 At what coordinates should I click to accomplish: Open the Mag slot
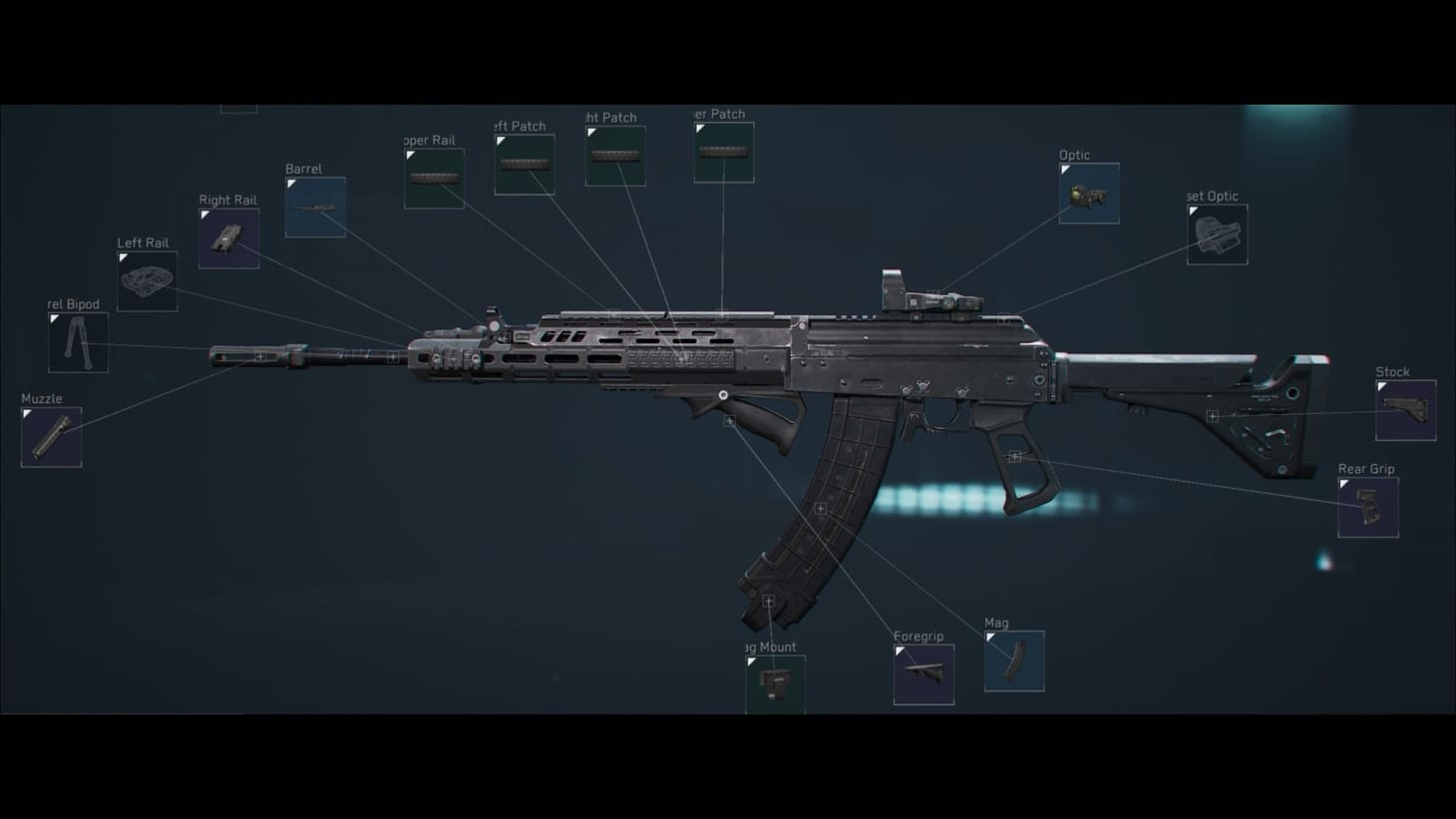point(1014,660)
